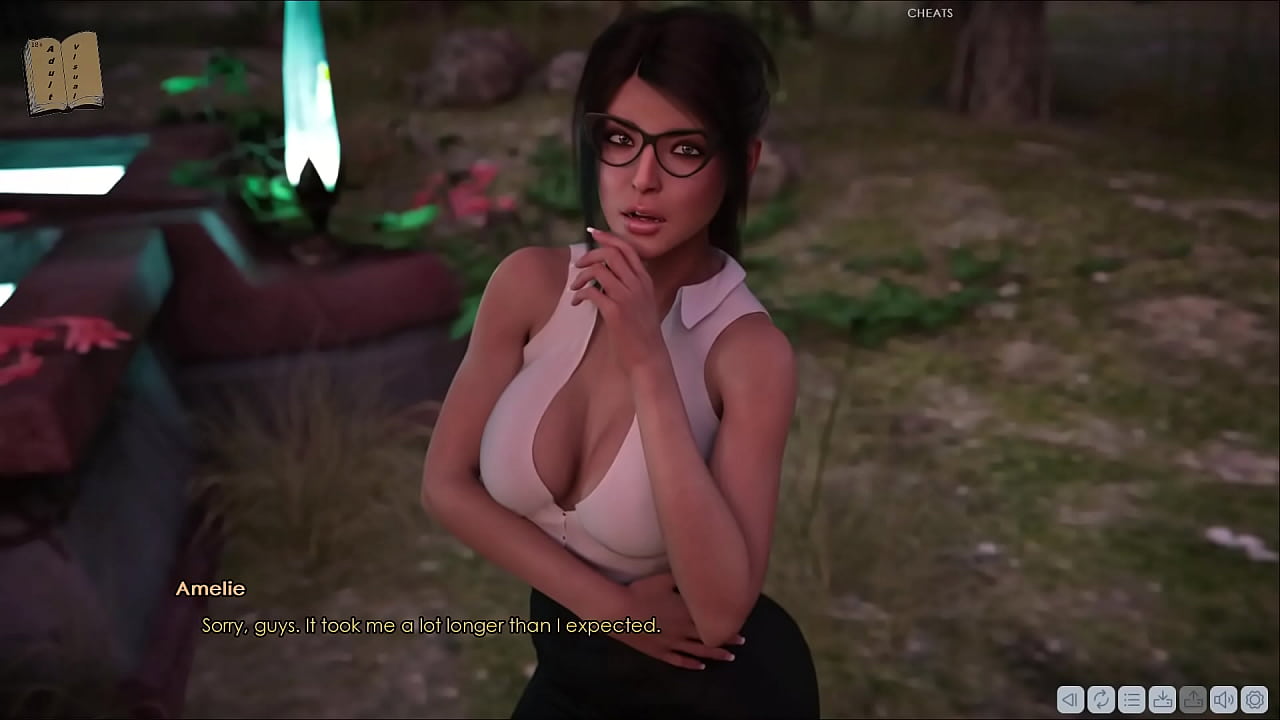Open settings with the gear icon
Viewport: 1280px width, 720px height.
[x=1255, y=700]
